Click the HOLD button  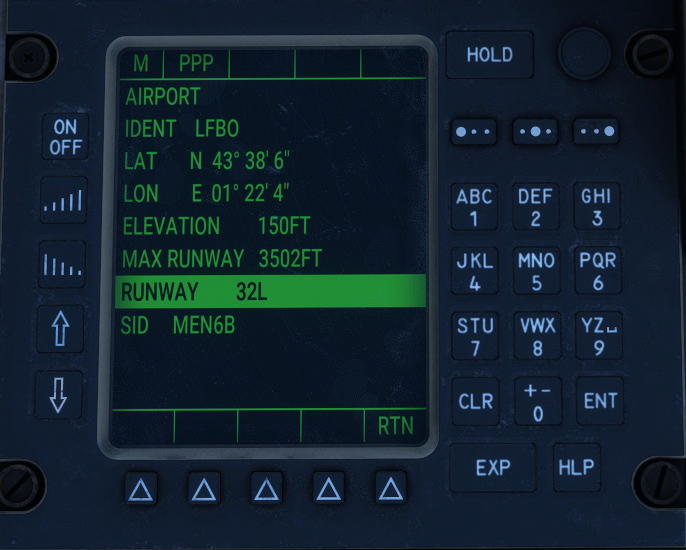point(489,56)
